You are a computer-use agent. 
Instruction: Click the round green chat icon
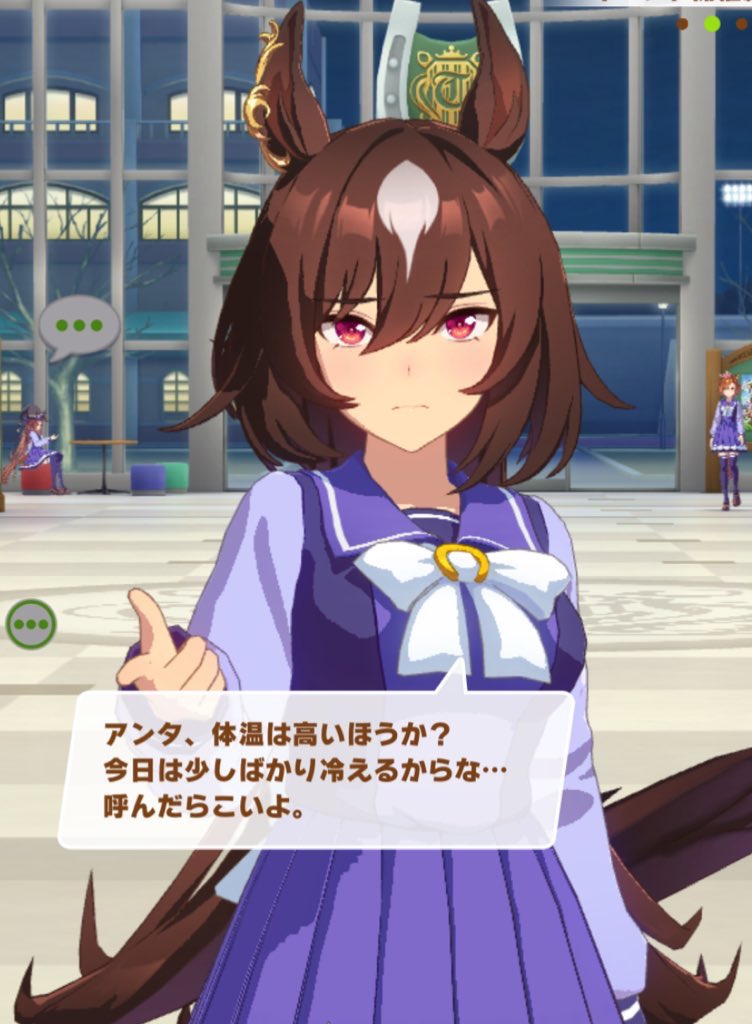pyautogui.click(x=31, y=625)
